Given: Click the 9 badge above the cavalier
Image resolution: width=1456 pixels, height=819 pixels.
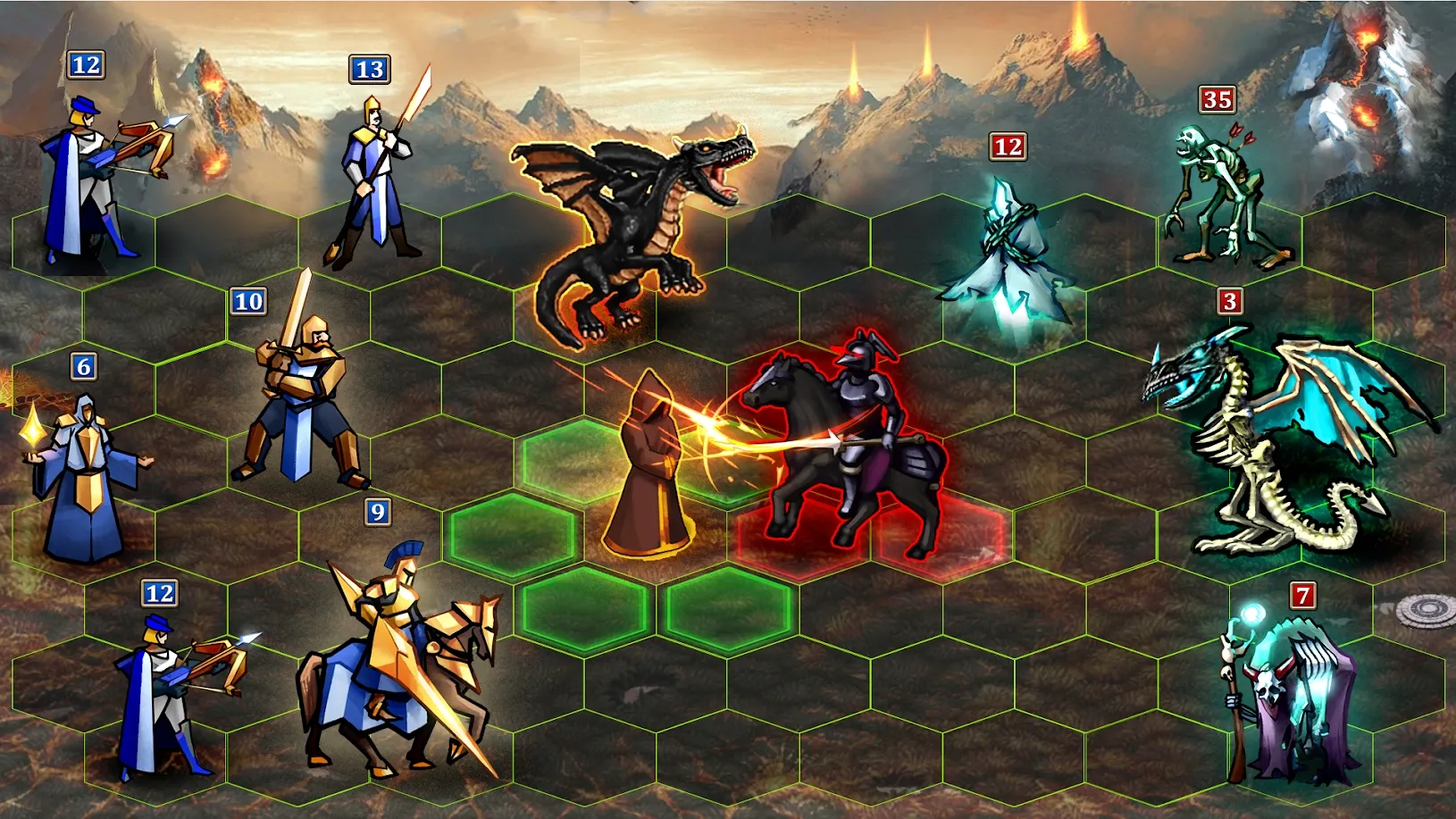Looking at the screenshot, I should click(379, 512).
